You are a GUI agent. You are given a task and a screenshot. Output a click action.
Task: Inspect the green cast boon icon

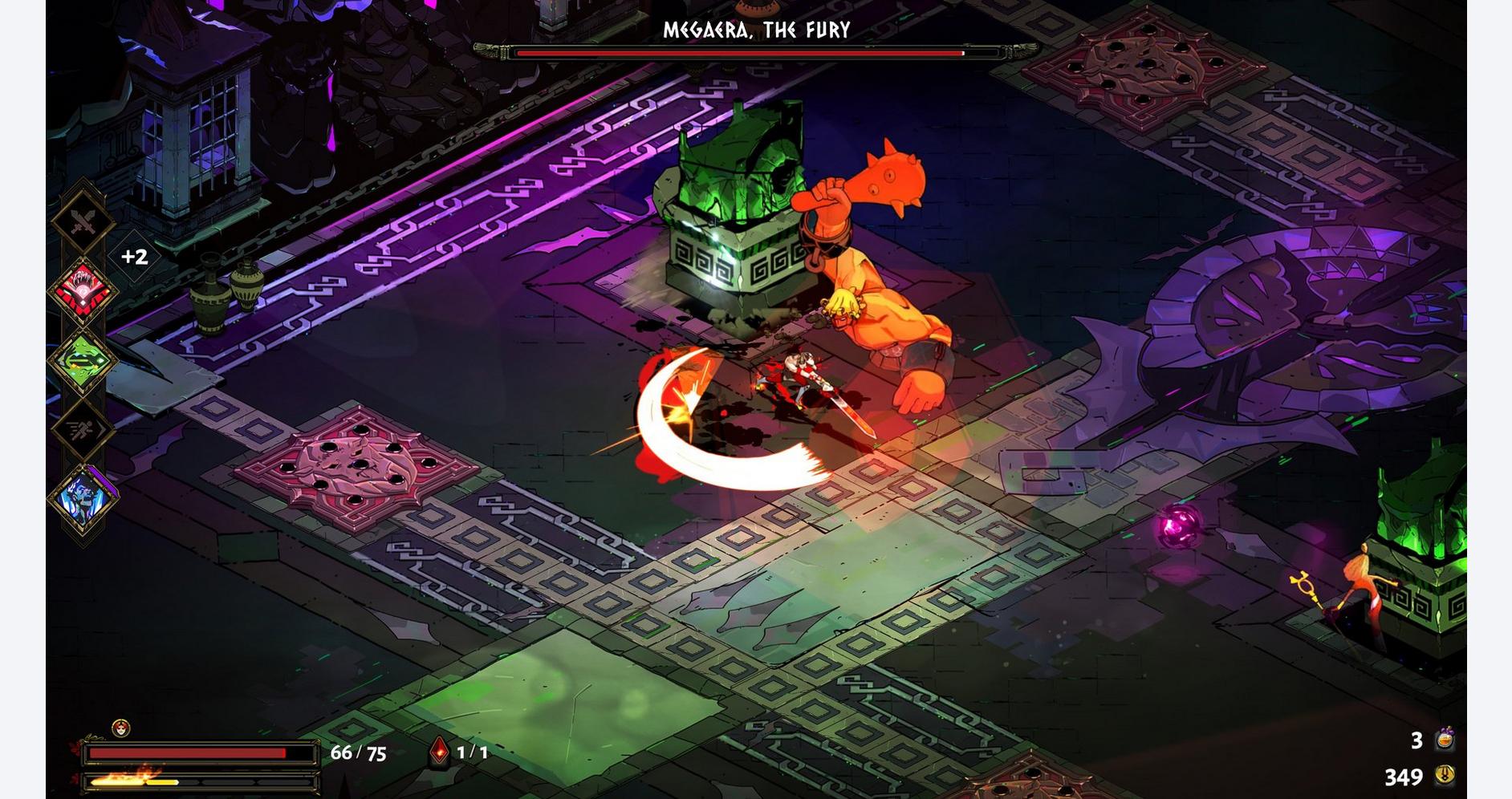83,360
